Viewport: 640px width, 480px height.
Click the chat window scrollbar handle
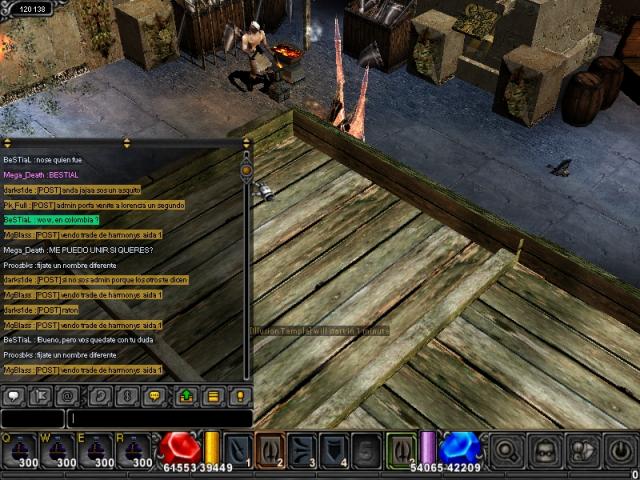pos(246,170)
